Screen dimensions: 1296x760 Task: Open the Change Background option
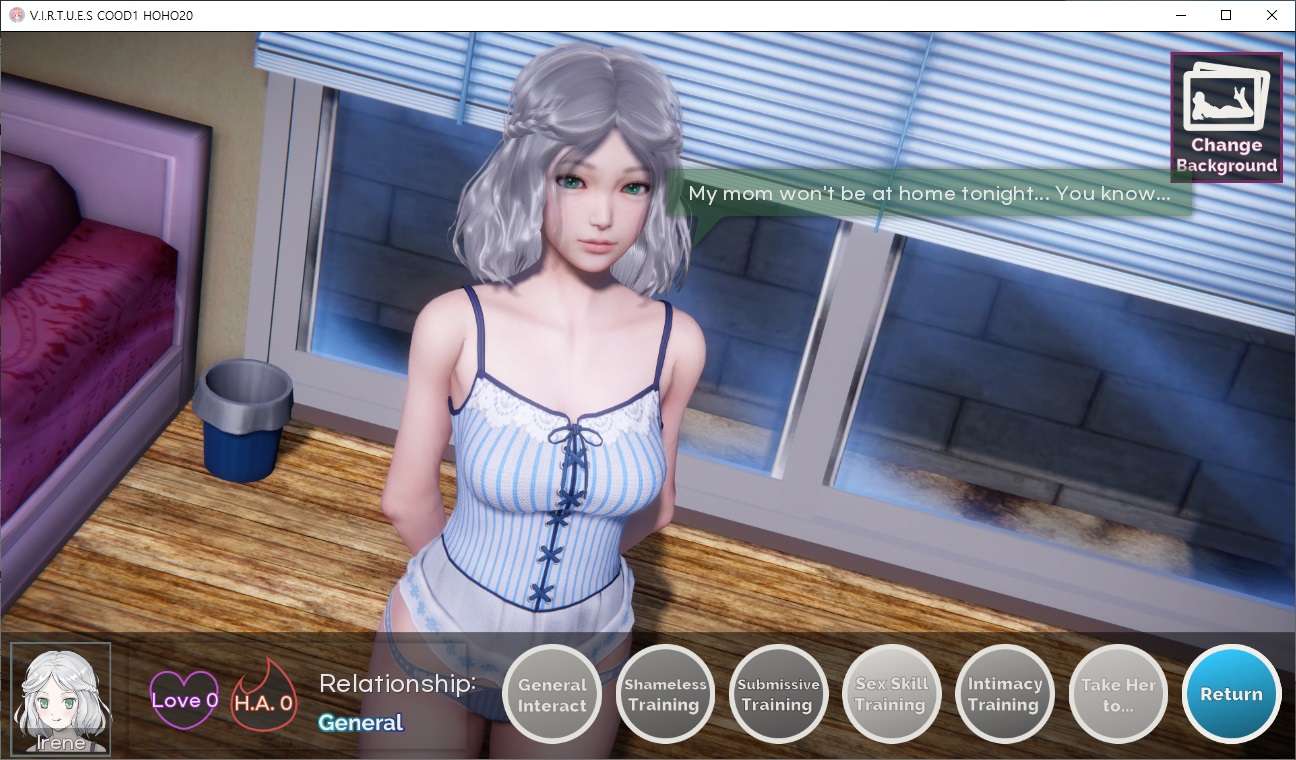[x=1226, y=117]
